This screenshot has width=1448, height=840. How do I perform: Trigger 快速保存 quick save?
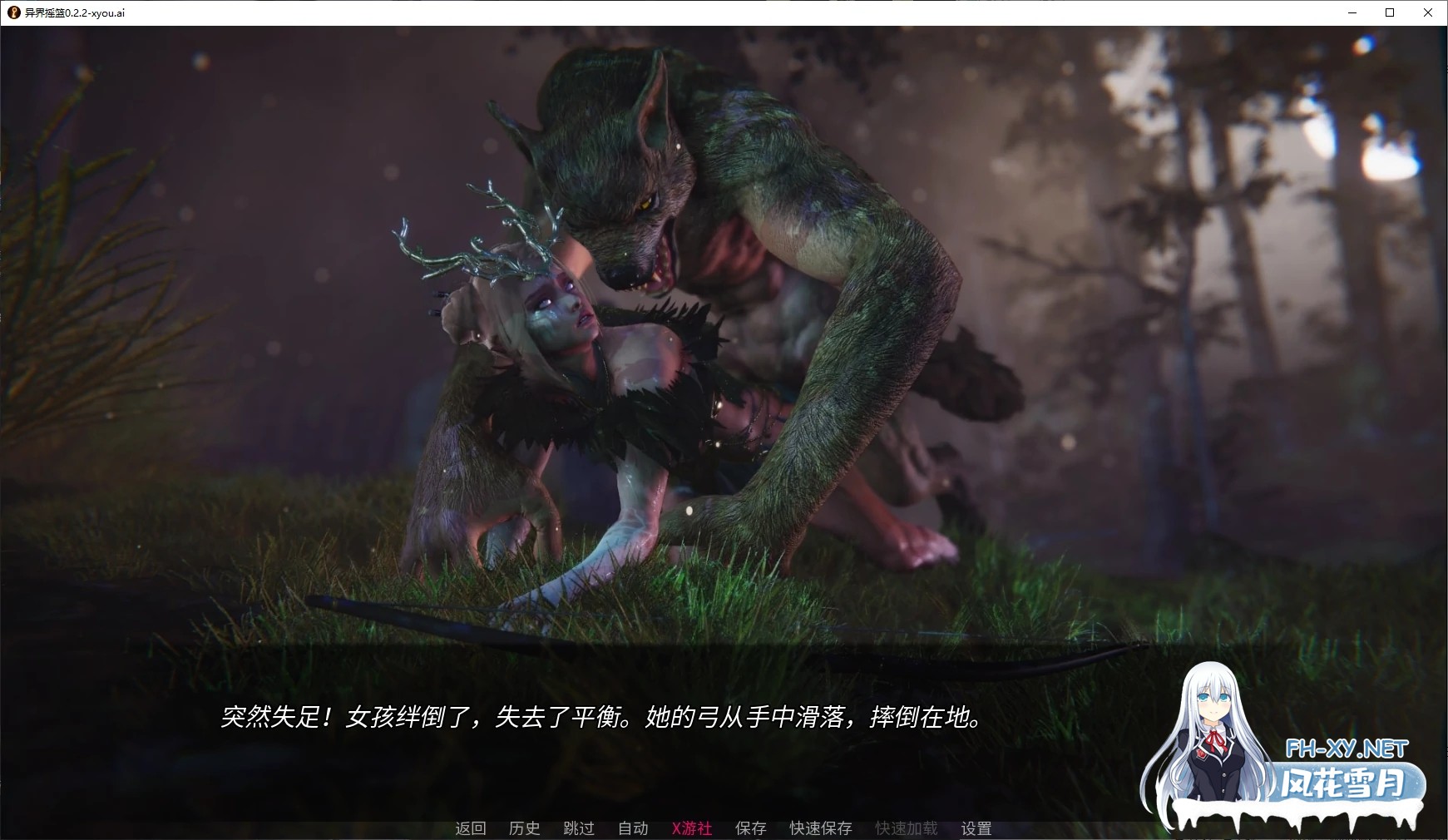(x=819, y=828)
